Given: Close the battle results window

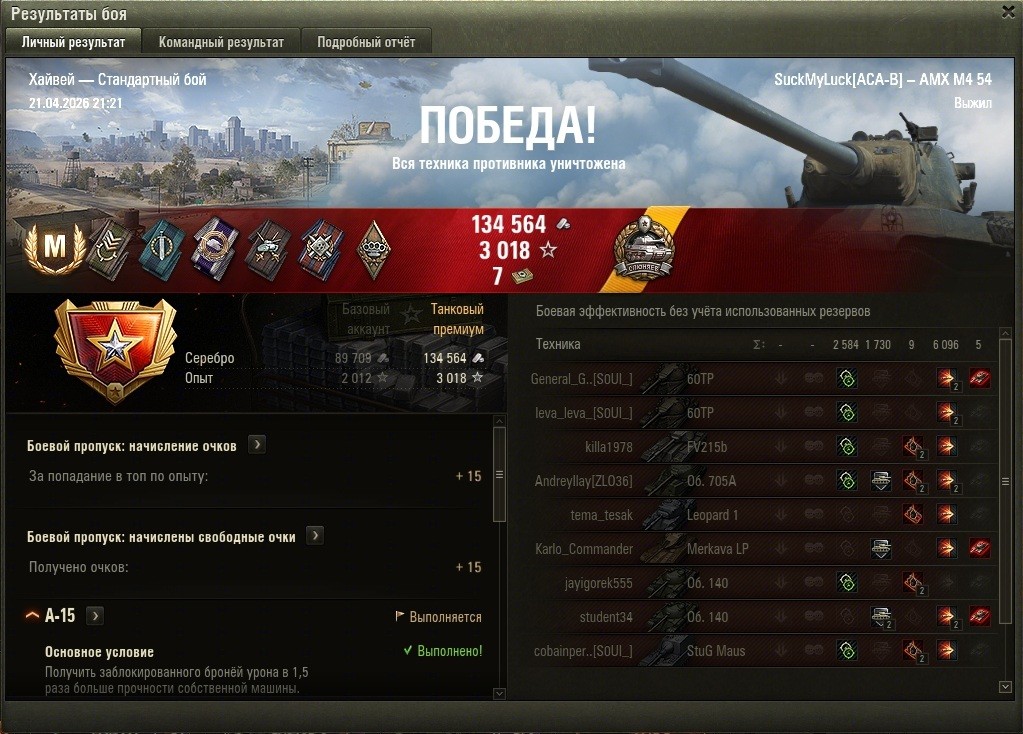Looking at the screenshot, I should coord(1008,11).
